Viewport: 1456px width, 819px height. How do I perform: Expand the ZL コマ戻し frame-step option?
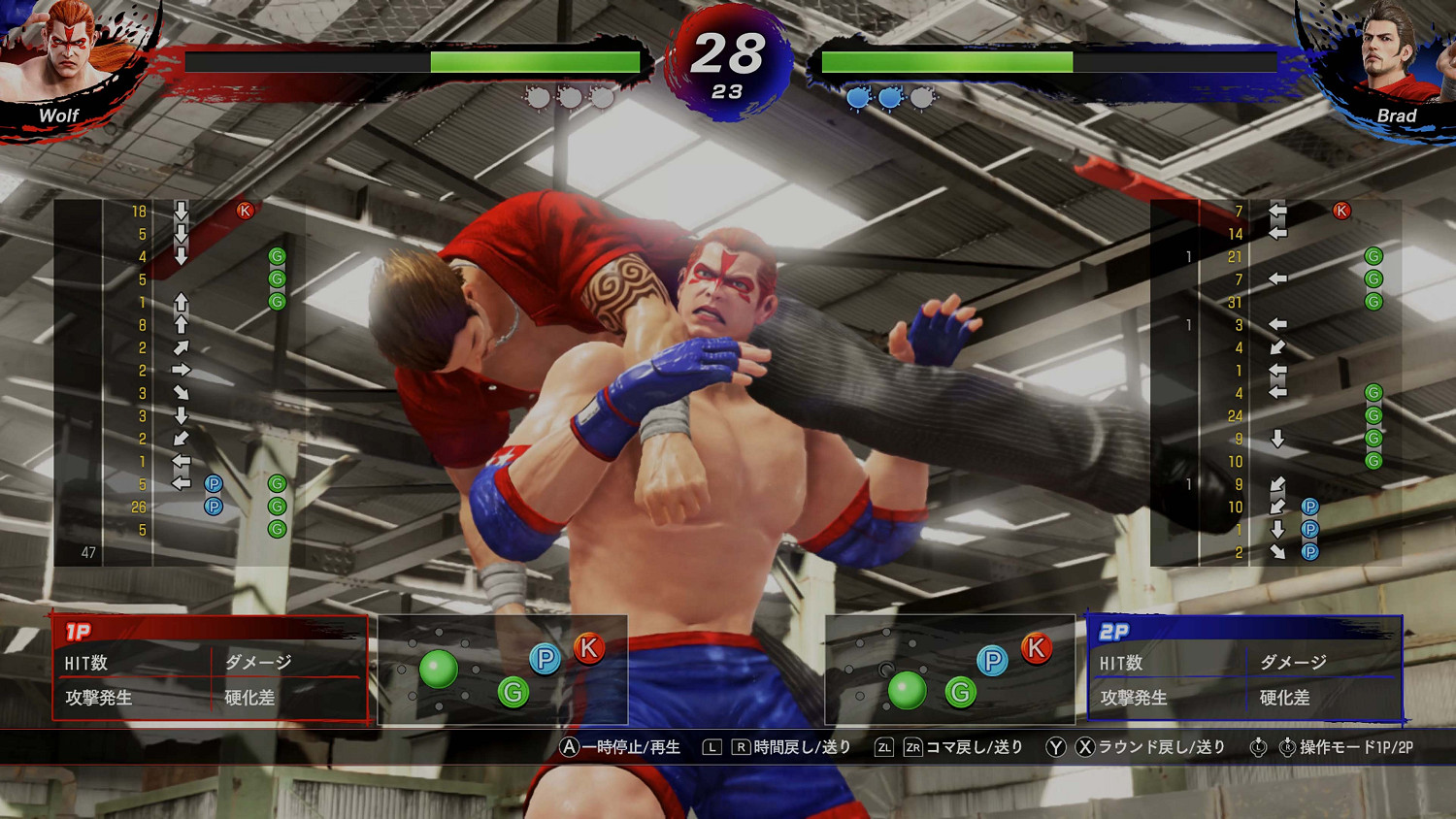882,747
